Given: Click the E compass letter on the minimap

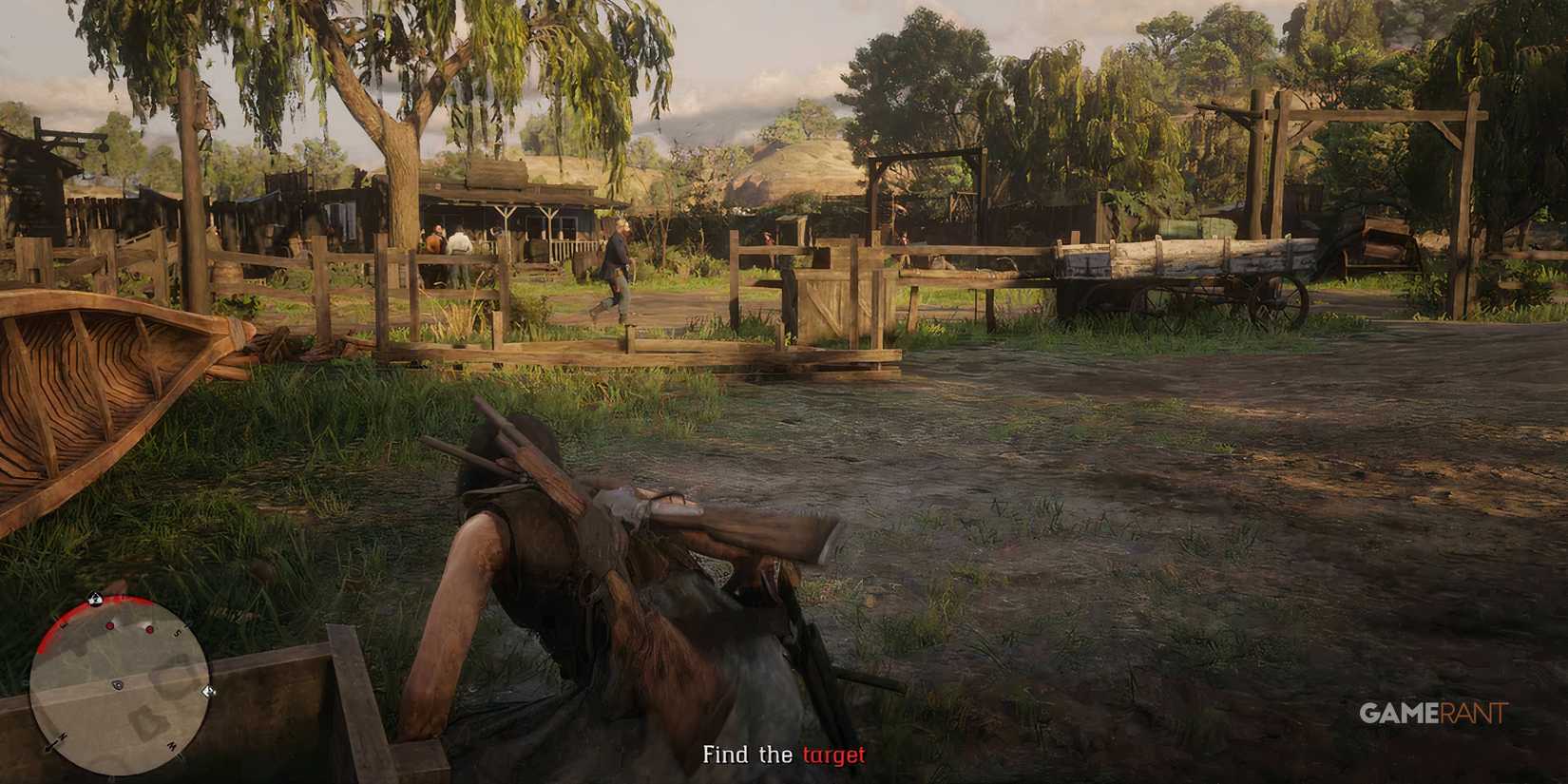Looking at the screenshot, I should click(63, 624).
